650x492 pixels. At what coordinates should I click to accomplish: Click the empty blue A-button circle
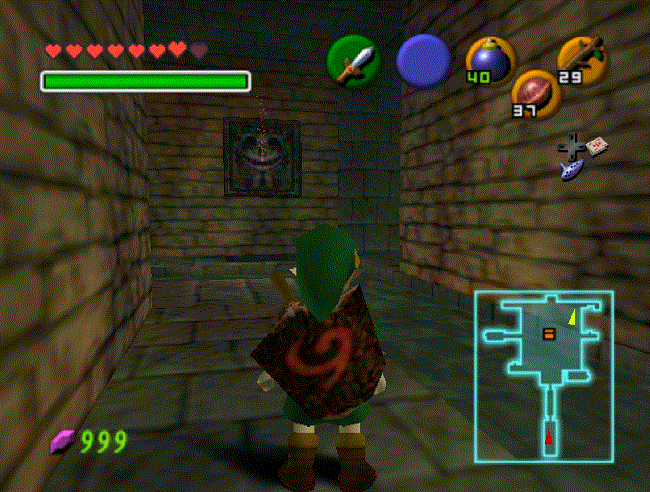tap(423, 61)
